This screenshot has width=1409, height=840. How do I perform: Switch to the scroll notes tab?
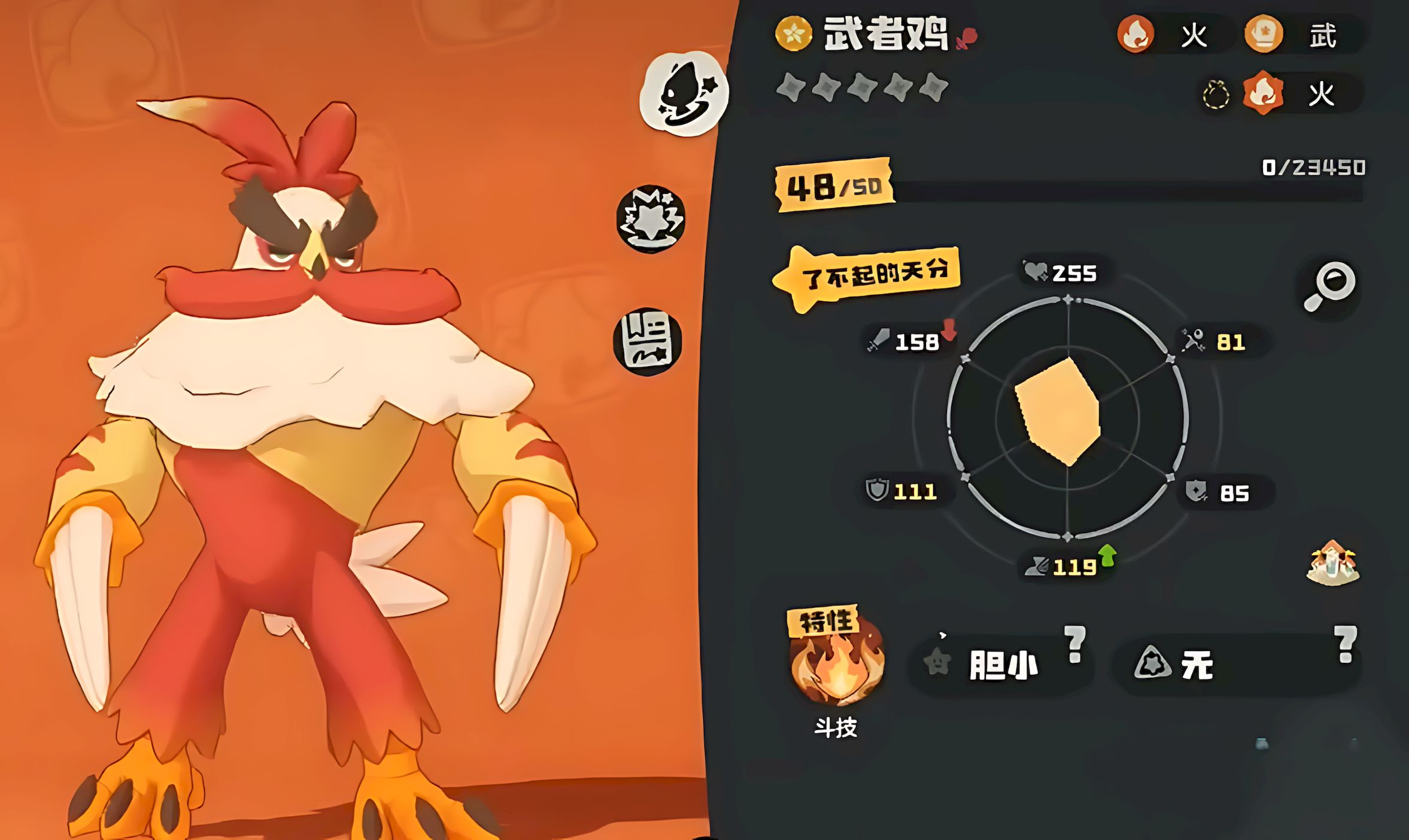pos(648,342)
